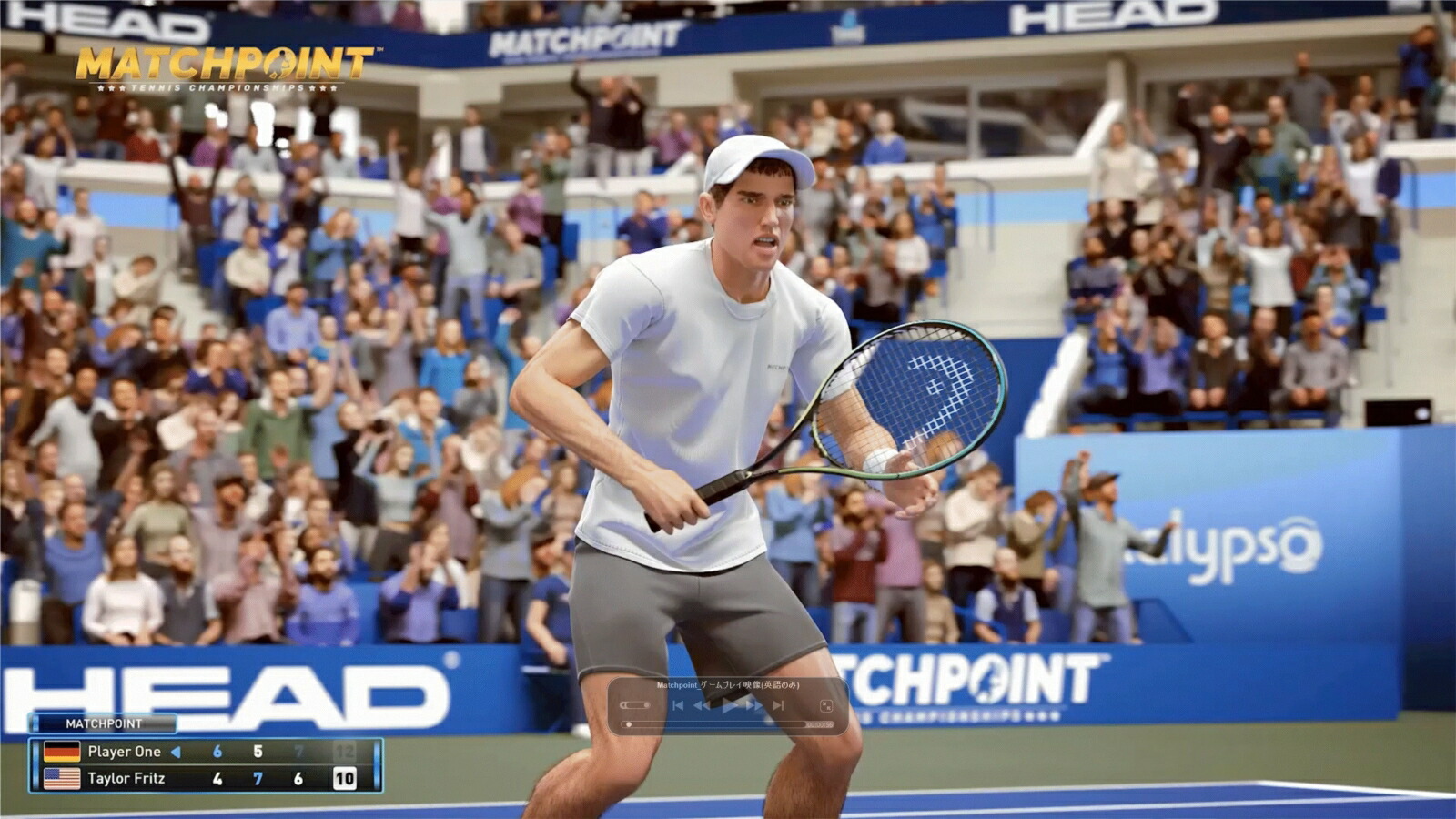Toggle mute on the speaker control
This screenshot has height=819, width=1456.
(x=622, y=705)
